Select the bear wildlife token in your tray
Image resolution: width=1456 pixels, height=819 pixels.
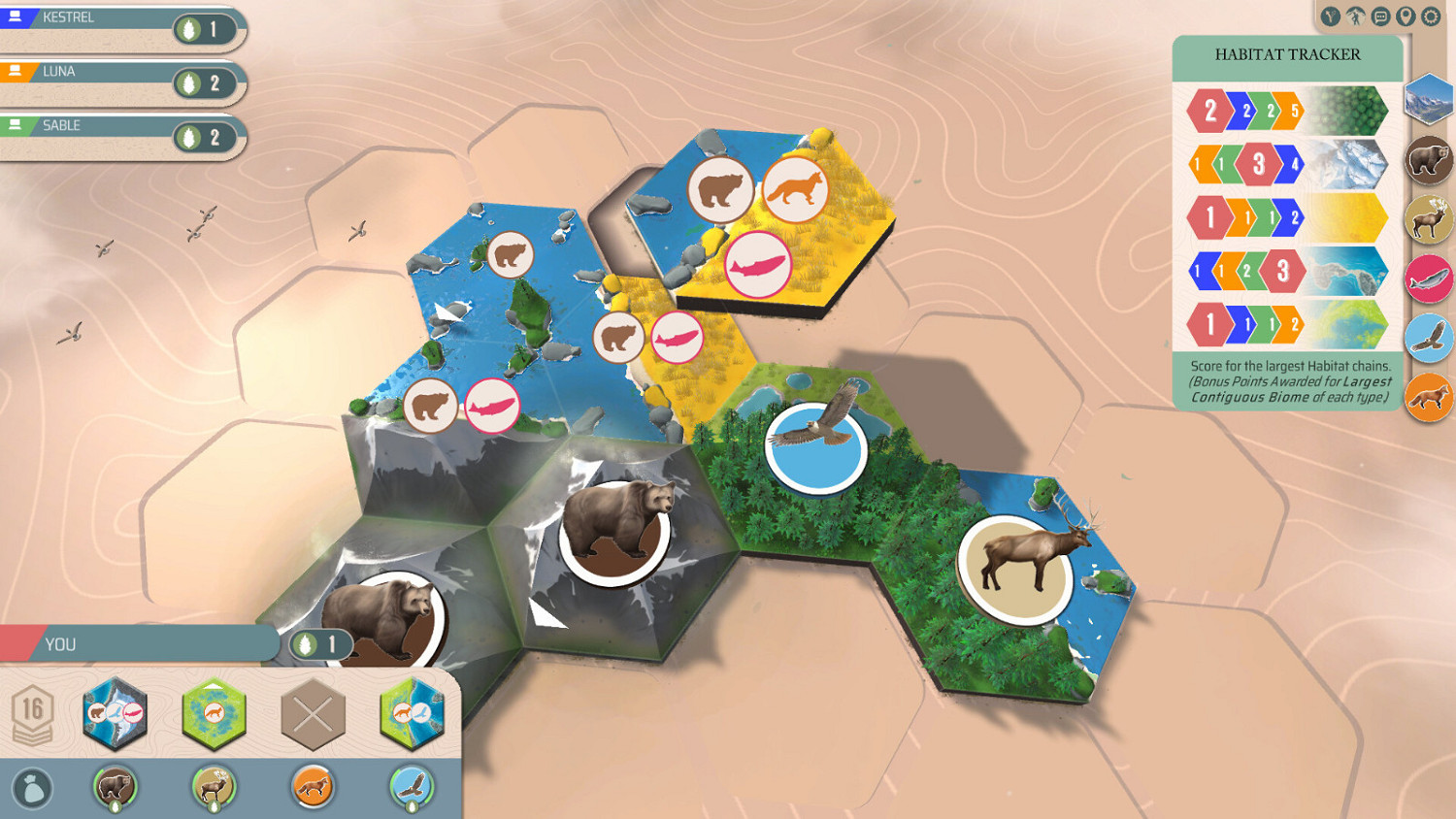pyautogui.click(x=116, y=788)
